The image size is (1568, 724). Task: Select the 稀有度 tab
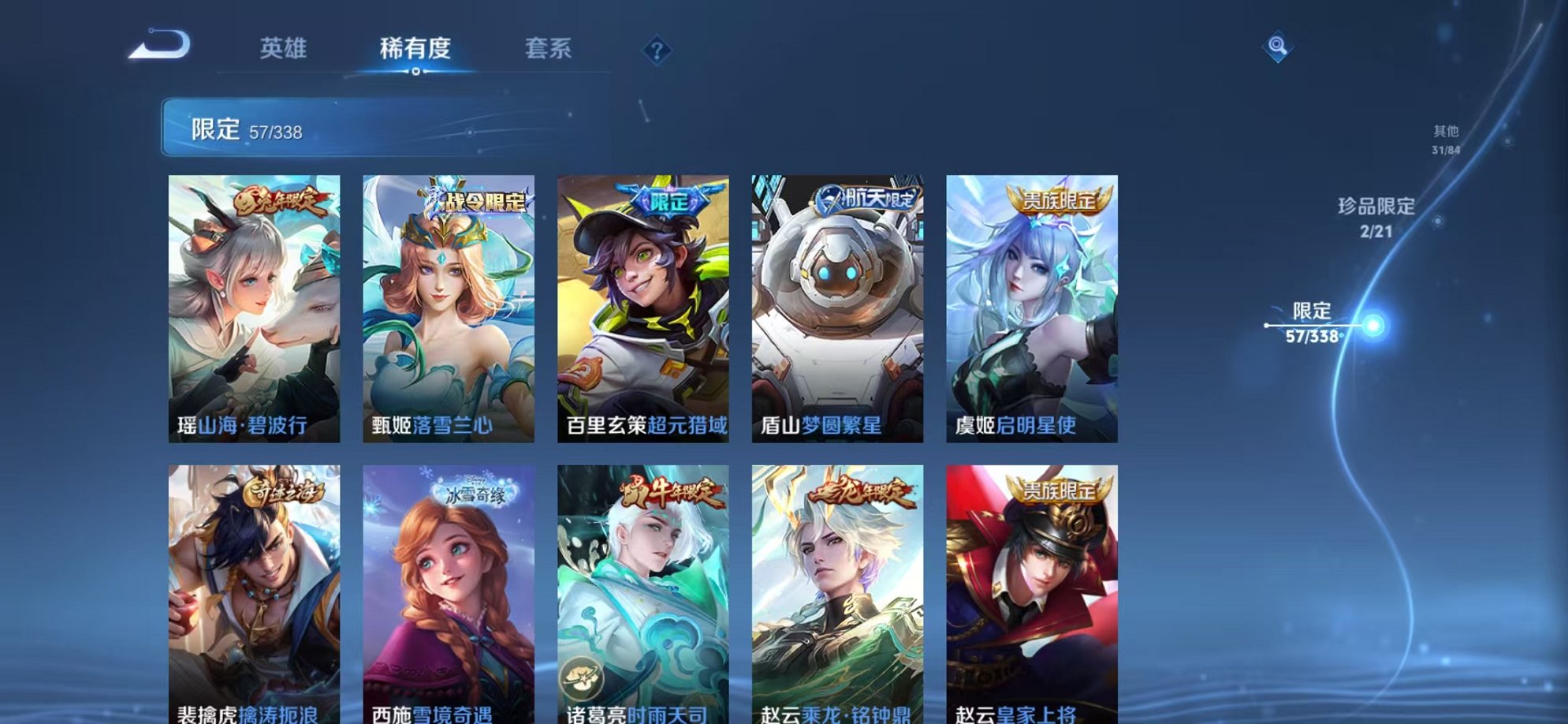(414, 49)
